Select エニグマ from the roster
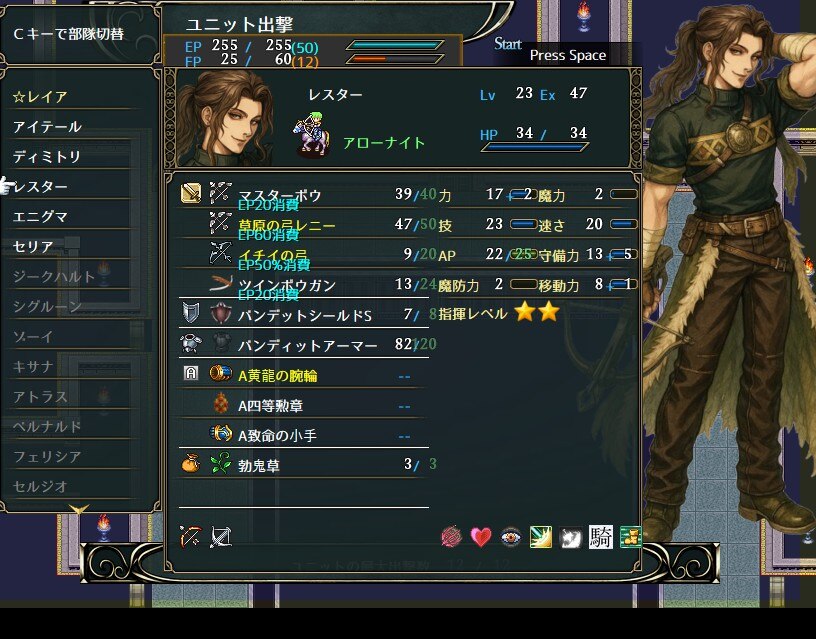This screenshot has height=639, width=816. (x=42, y=217)
